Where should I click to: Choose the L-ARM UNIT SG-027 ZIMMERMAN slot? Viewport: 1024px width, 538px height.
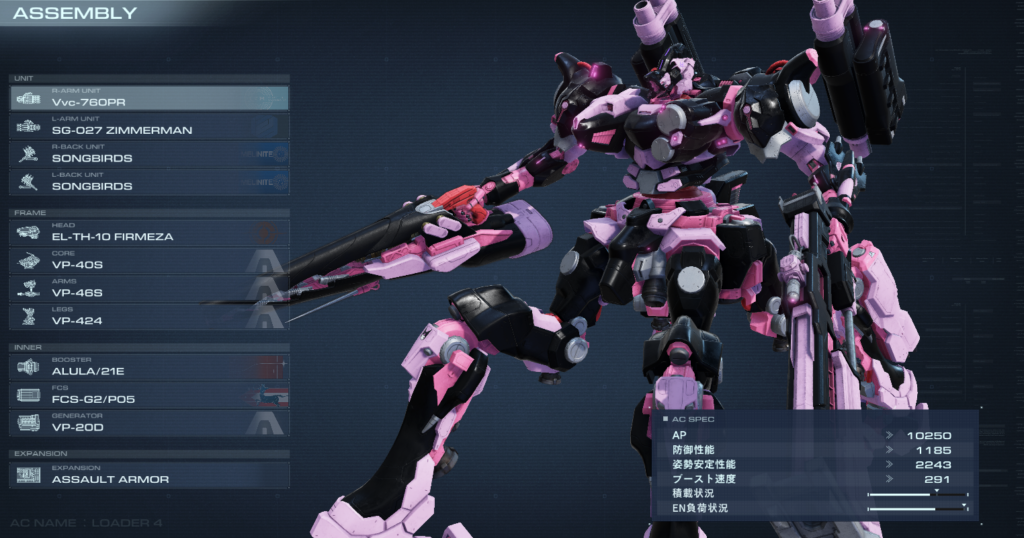150,126
